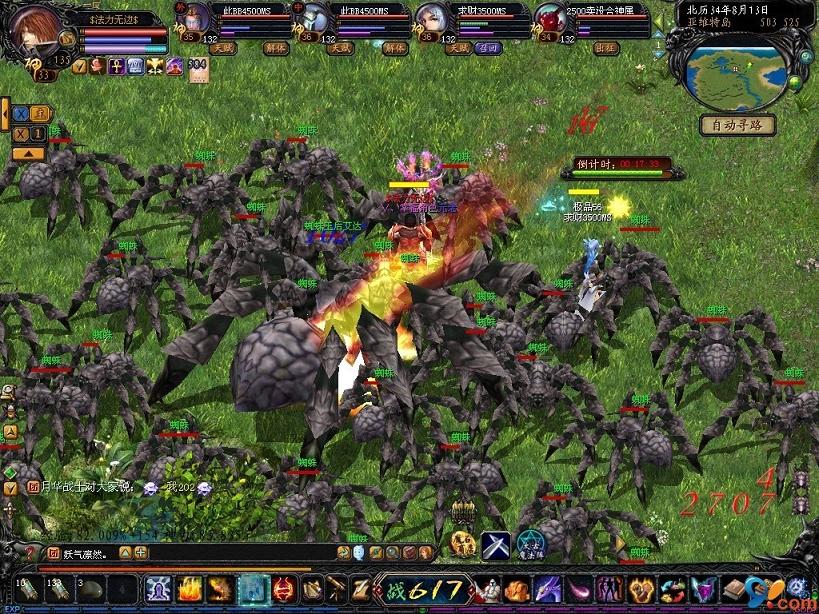Screen dimensions: 819x614
Task: Toggle the up-arrow button on the left panel
Action: 28,154
